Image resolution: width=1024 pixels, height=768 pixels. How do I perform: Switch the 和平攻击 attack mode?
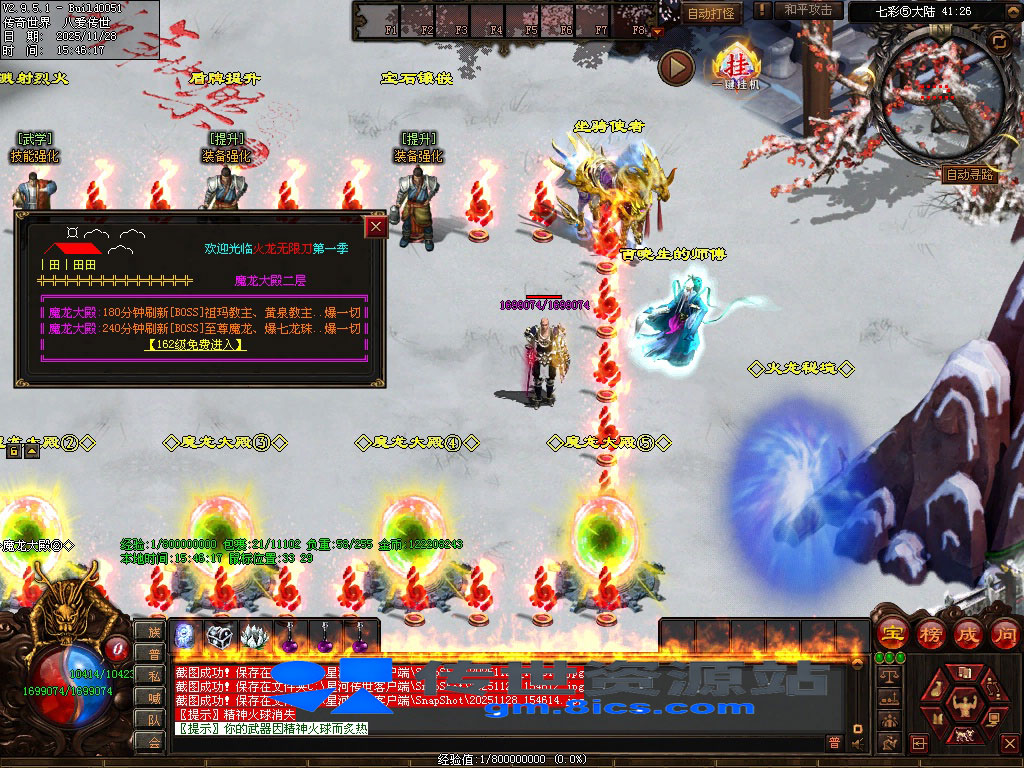808,10
